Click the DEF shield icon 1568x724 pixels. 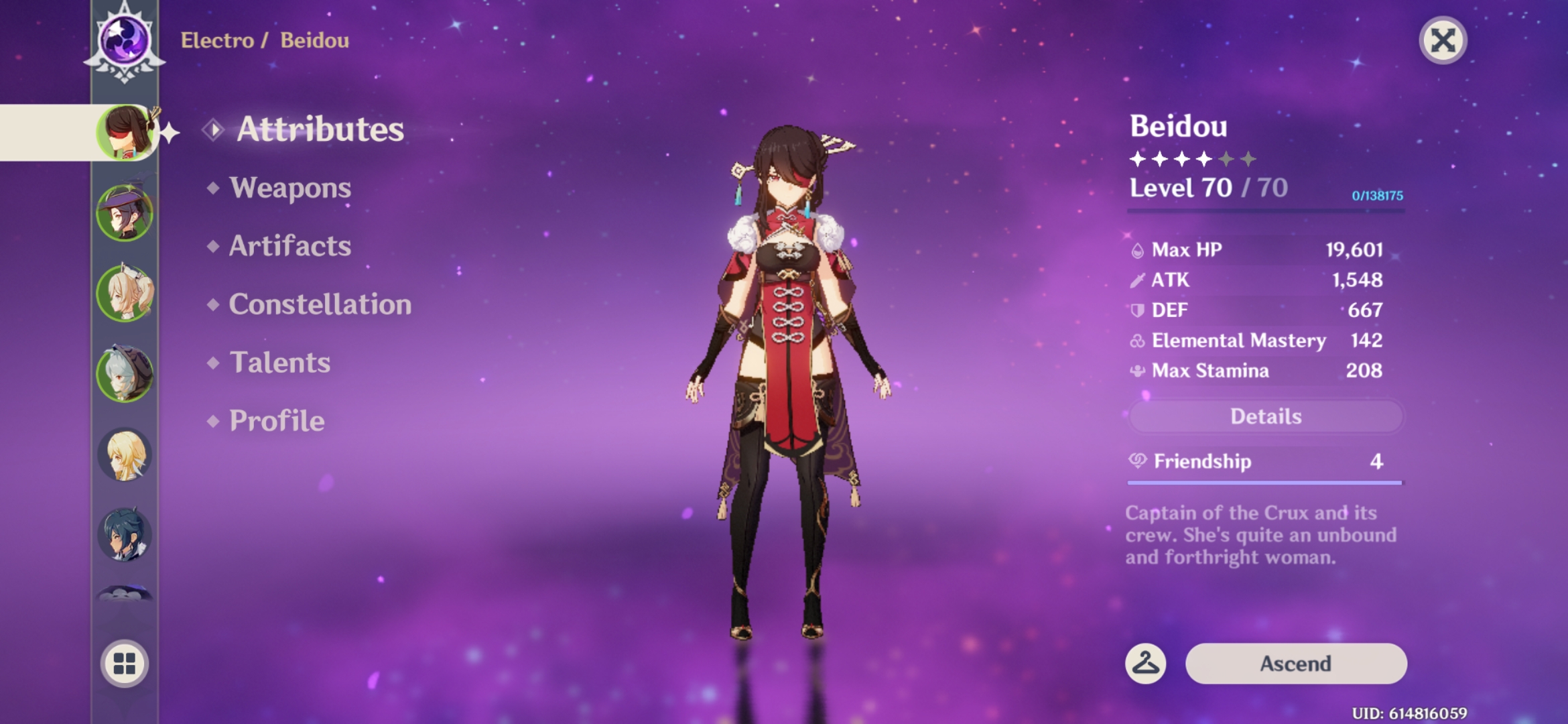tap(1137, 310)
